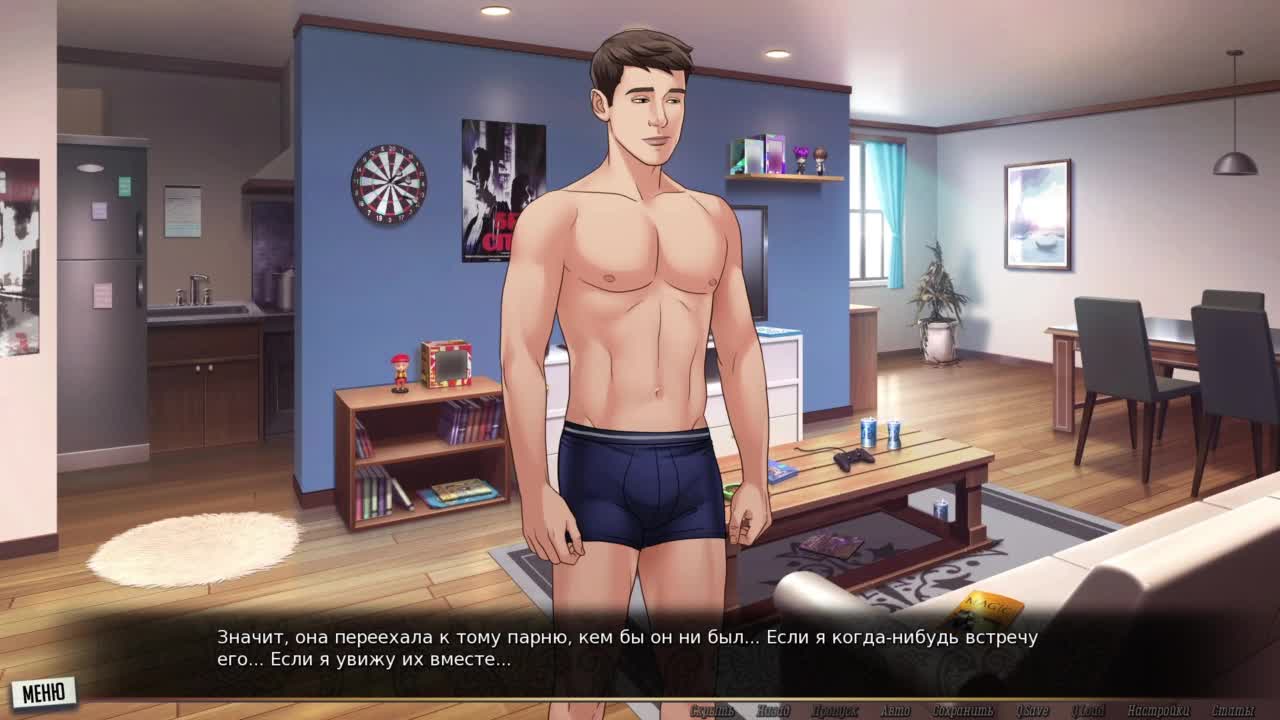Show the Статы stats screen
Image resolution: width=1280 pixels, height=720 pixels.
click(1233, 711)
